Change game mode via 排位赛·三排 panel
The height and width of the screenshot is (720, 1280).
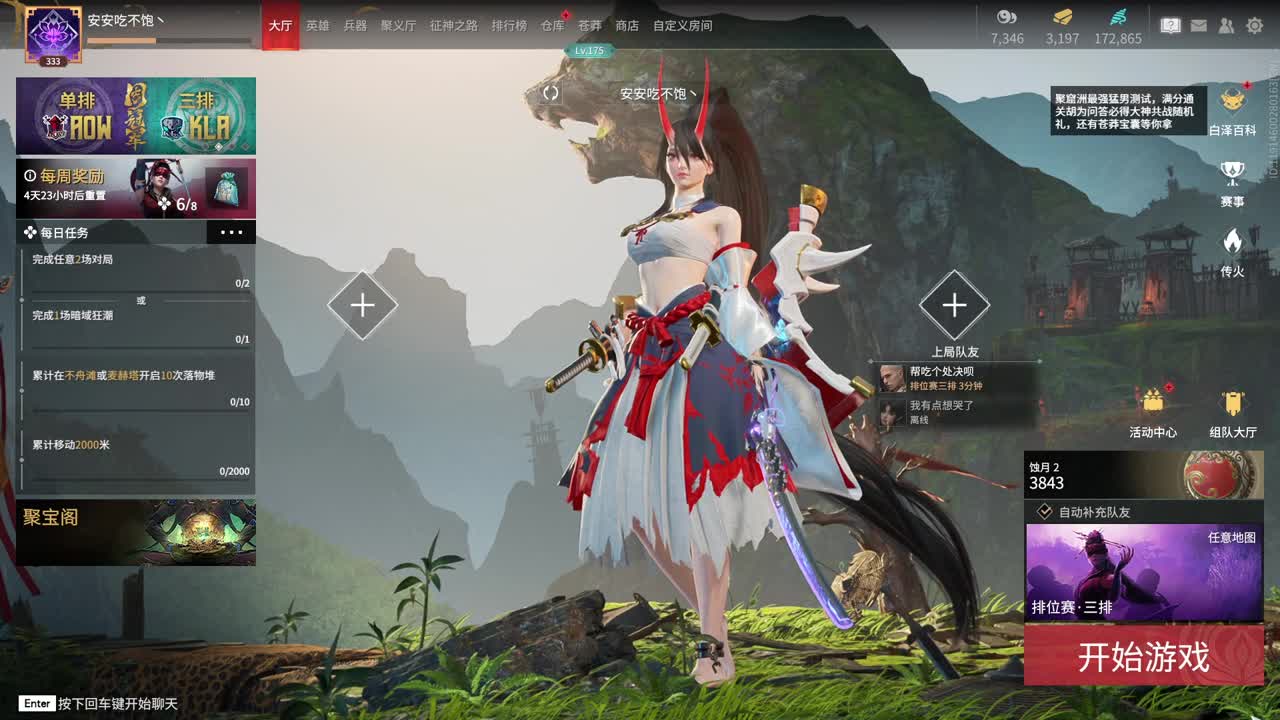click(x=1143, y=573)
